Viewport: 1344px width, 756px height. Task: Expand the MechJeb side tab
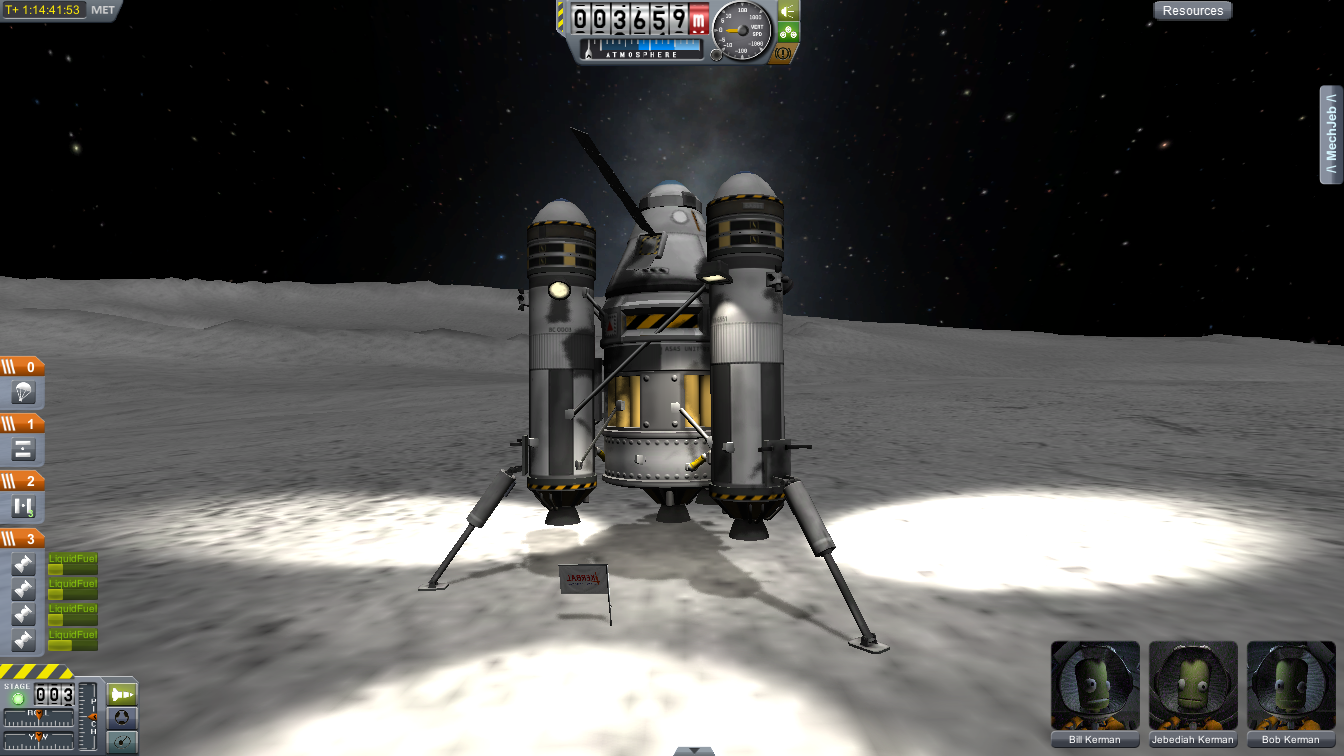pos(1330,135)
